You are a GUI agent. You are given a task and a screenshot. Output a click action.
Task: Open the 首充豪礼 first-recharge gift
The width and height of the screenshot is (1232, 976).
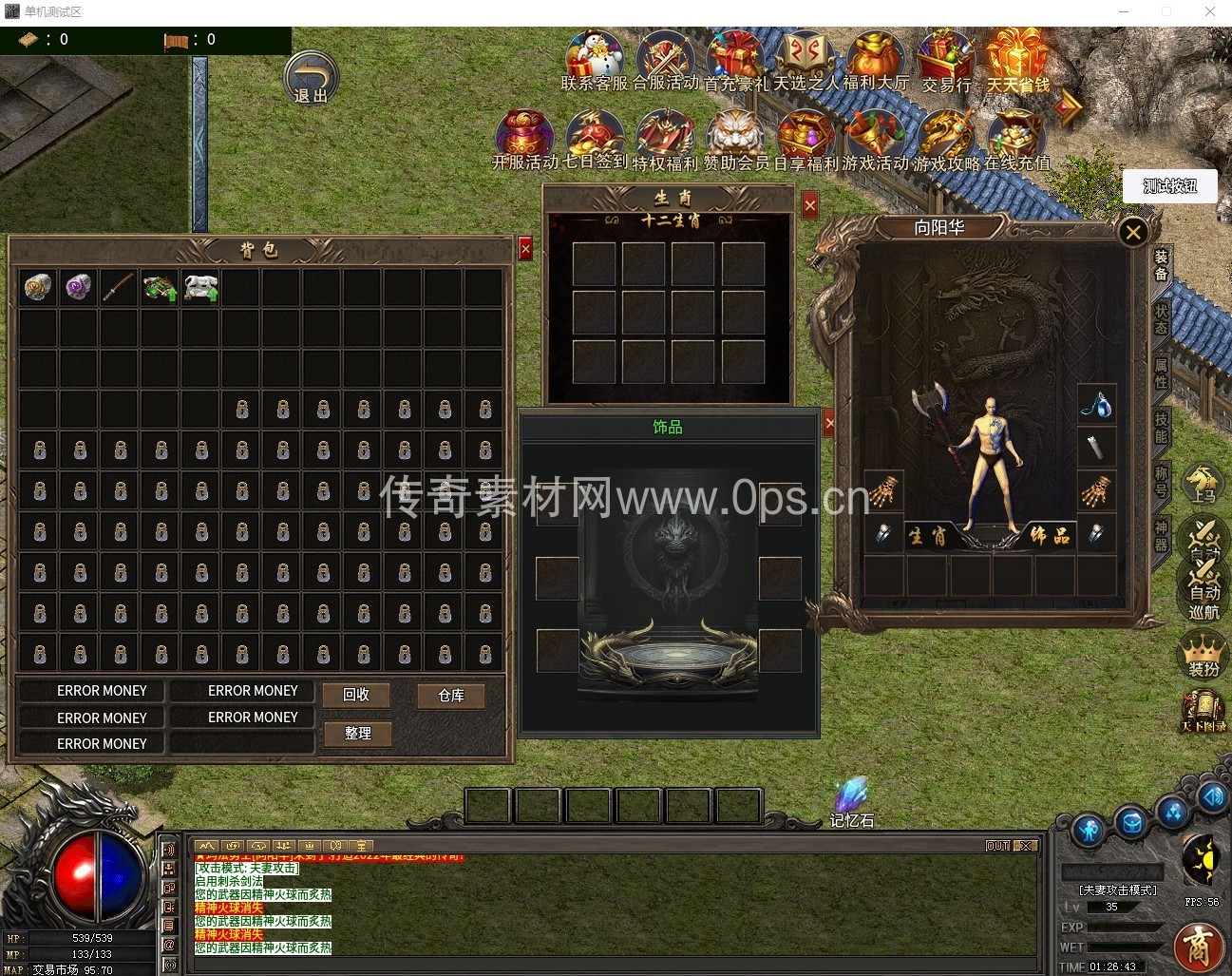pyautogui.click(x=735, y=59)
